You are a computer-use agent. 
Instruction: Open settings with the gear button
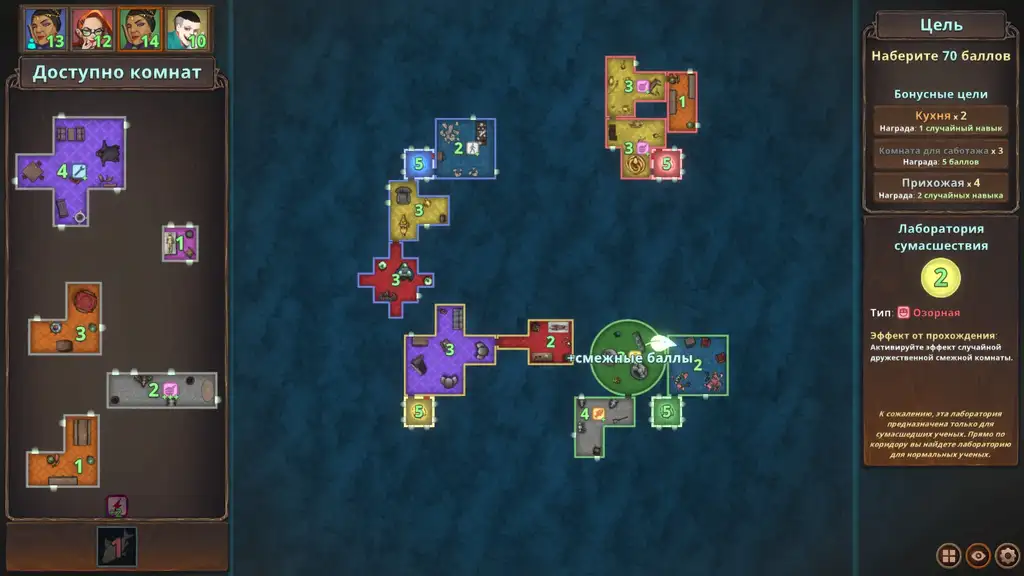pos(1007,555)
